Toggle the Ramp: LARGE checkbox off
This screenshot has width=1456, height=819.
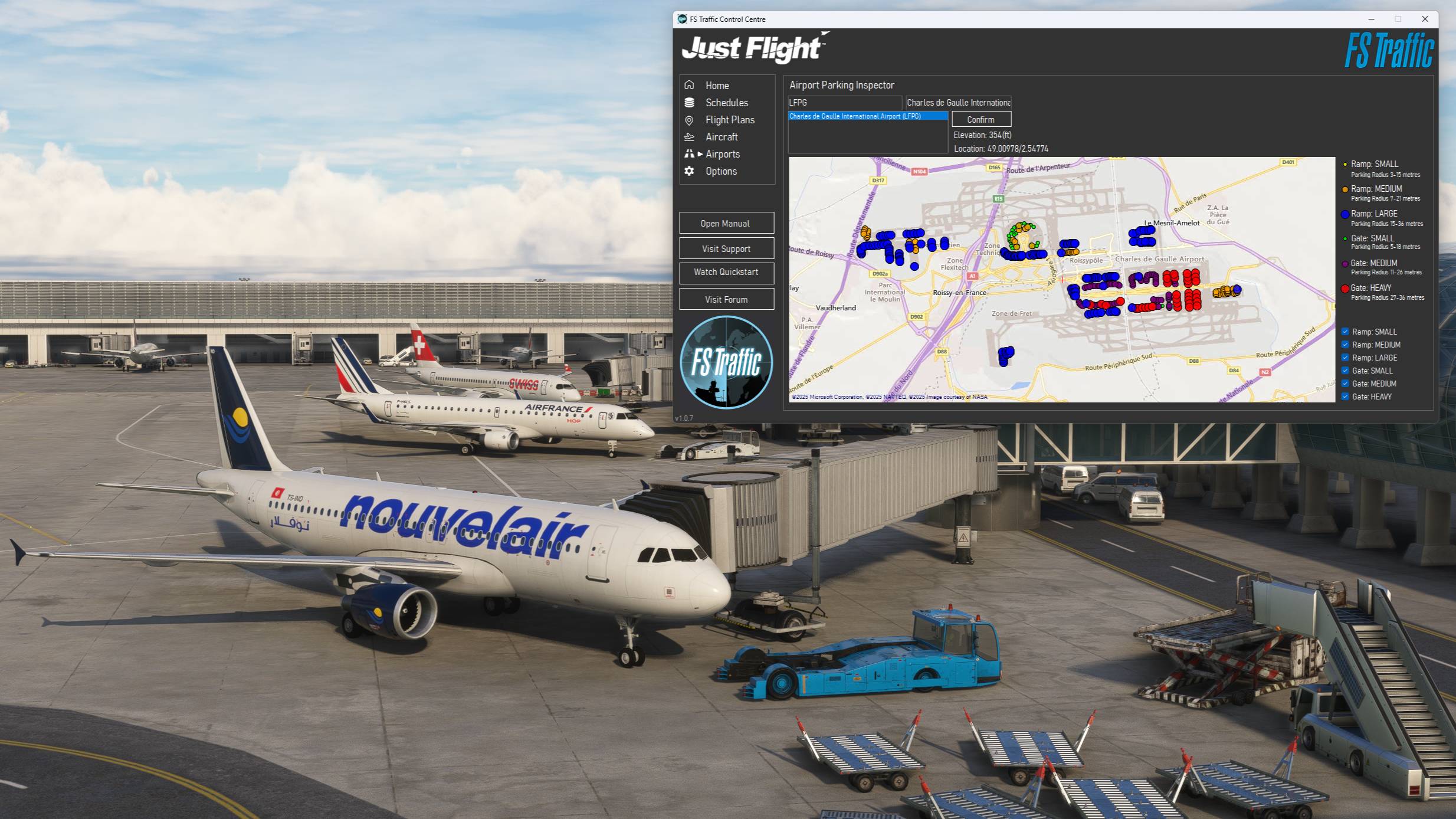1346,357
